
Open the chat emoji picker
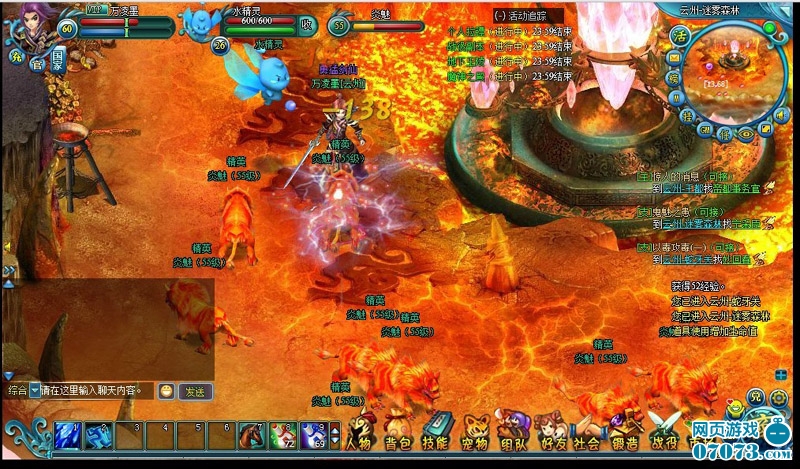click(x=166, y=391)
